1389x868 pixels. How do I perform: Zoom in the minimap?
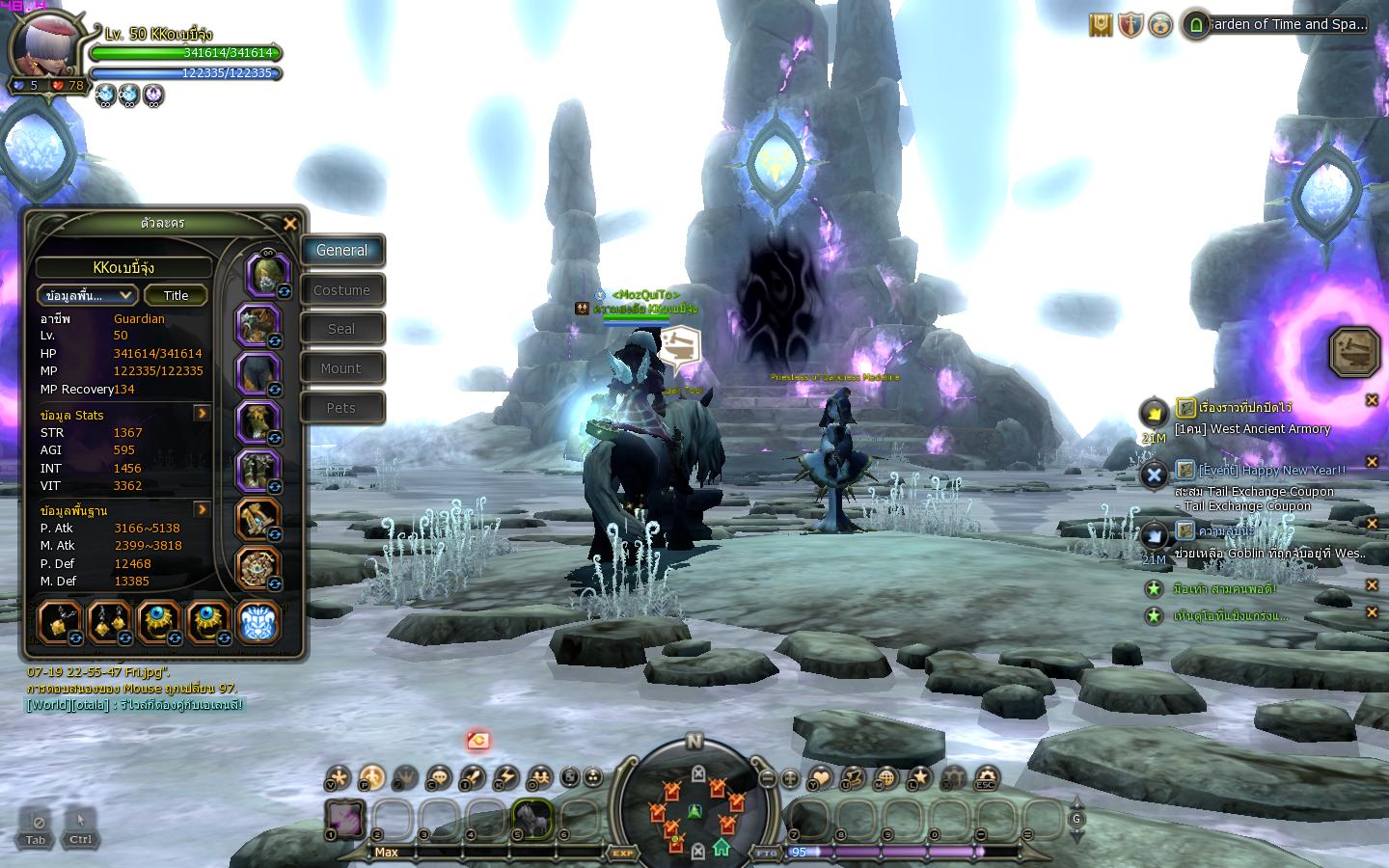click(790, 778)
